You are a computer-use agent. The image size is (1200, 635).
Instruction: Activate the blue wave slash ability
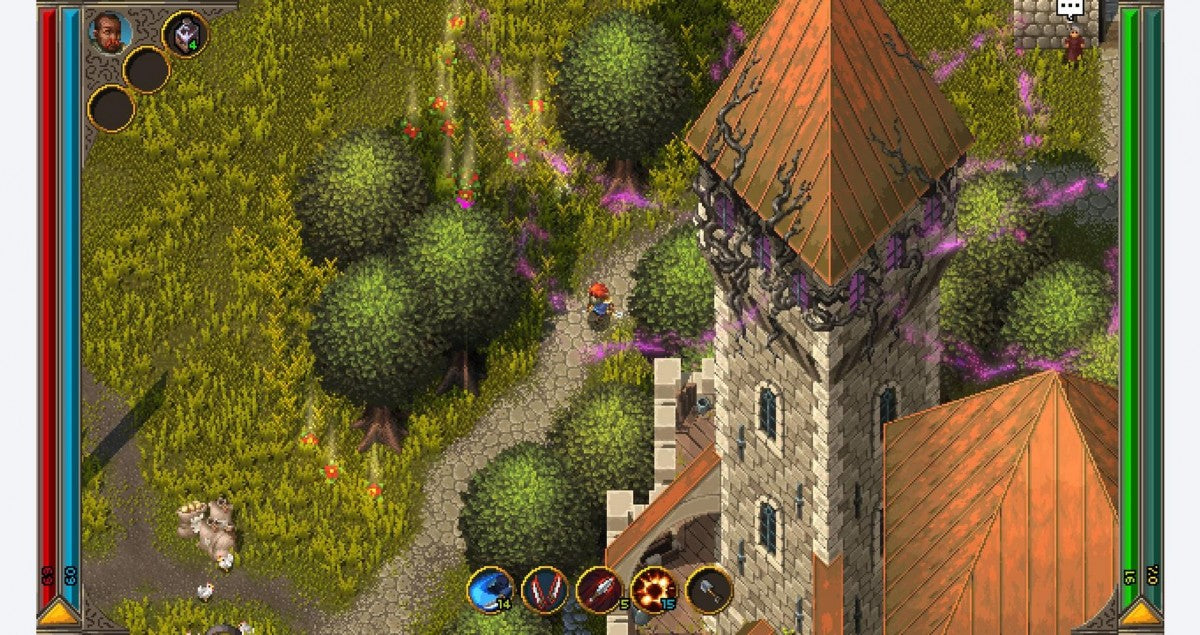click(491, 590)
